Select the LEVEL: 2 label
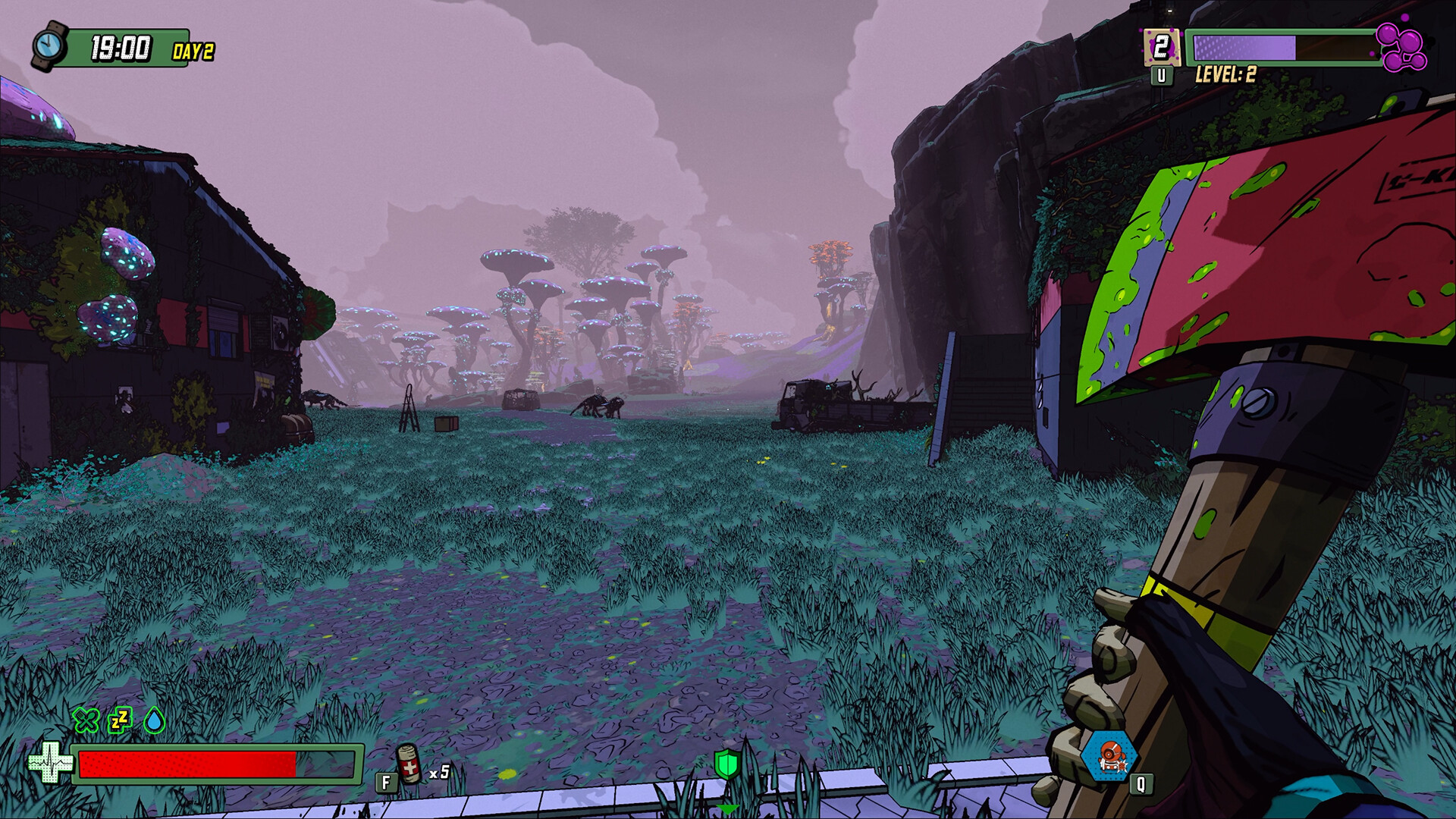The height and width of the screenshot is (819, 1456). (x=1227, y=74)
